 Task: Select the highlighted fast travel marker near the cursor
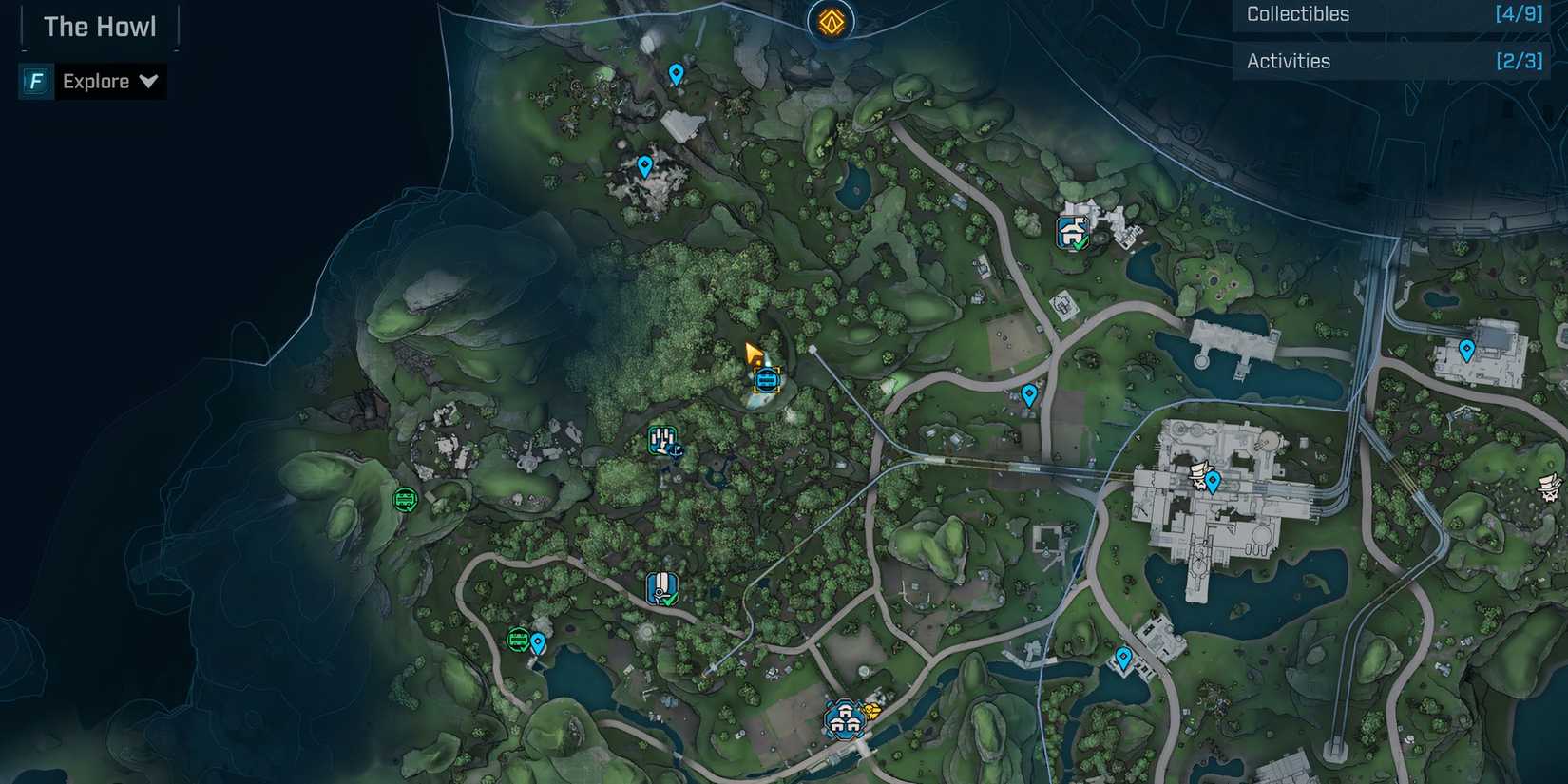pyautogui.click(x=765, y=380)
